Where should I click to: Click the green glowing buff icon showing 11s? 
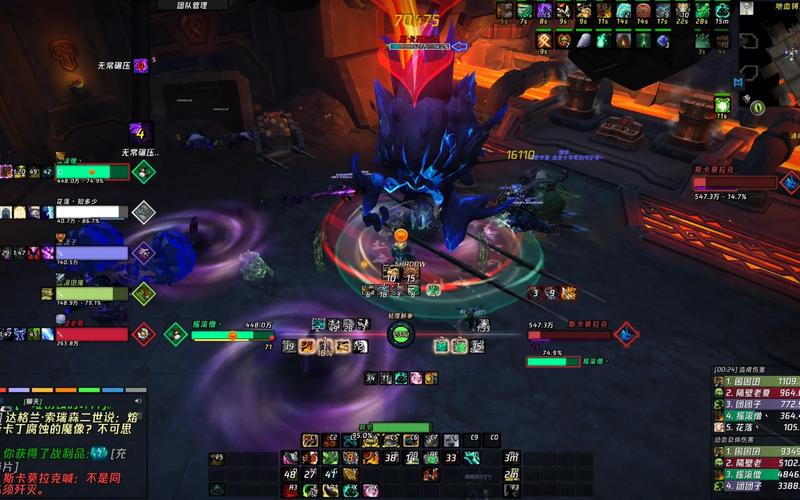(722, 103)
